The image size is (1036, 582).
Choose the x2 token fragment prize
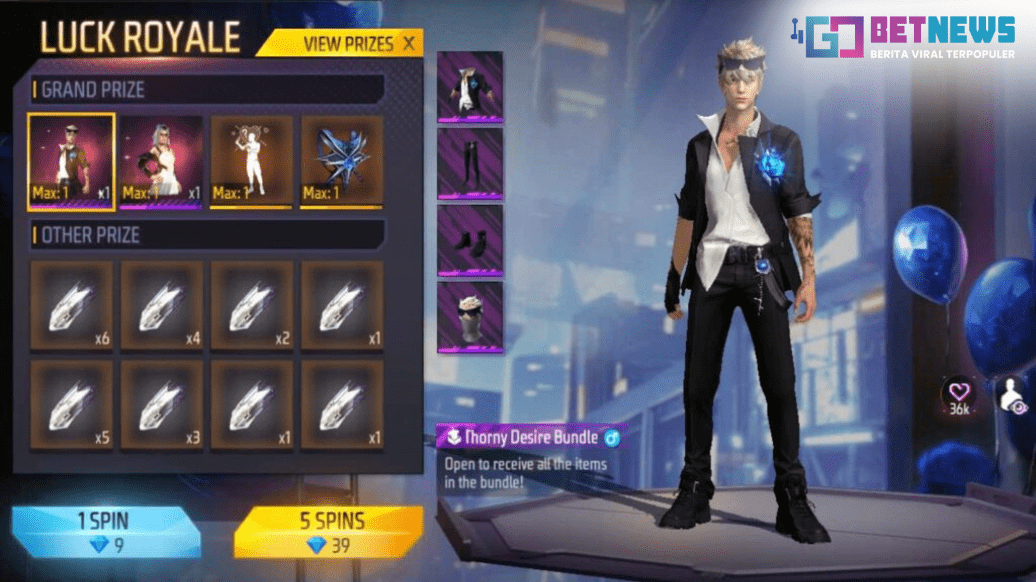[x=251, y=305]
